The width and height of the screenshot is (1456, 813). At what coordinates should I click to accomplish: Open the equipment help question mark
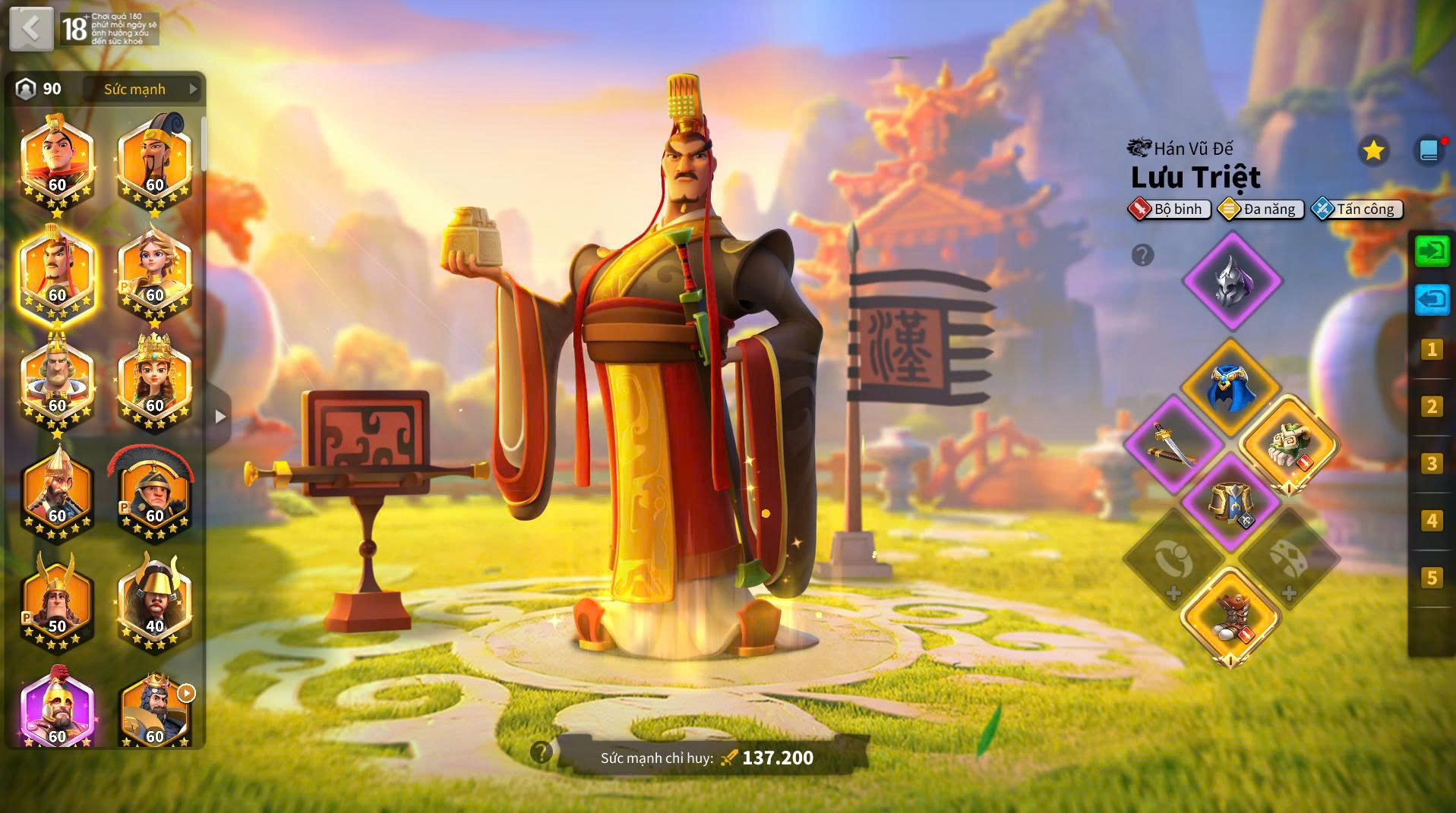click(x=1142, y=255)
